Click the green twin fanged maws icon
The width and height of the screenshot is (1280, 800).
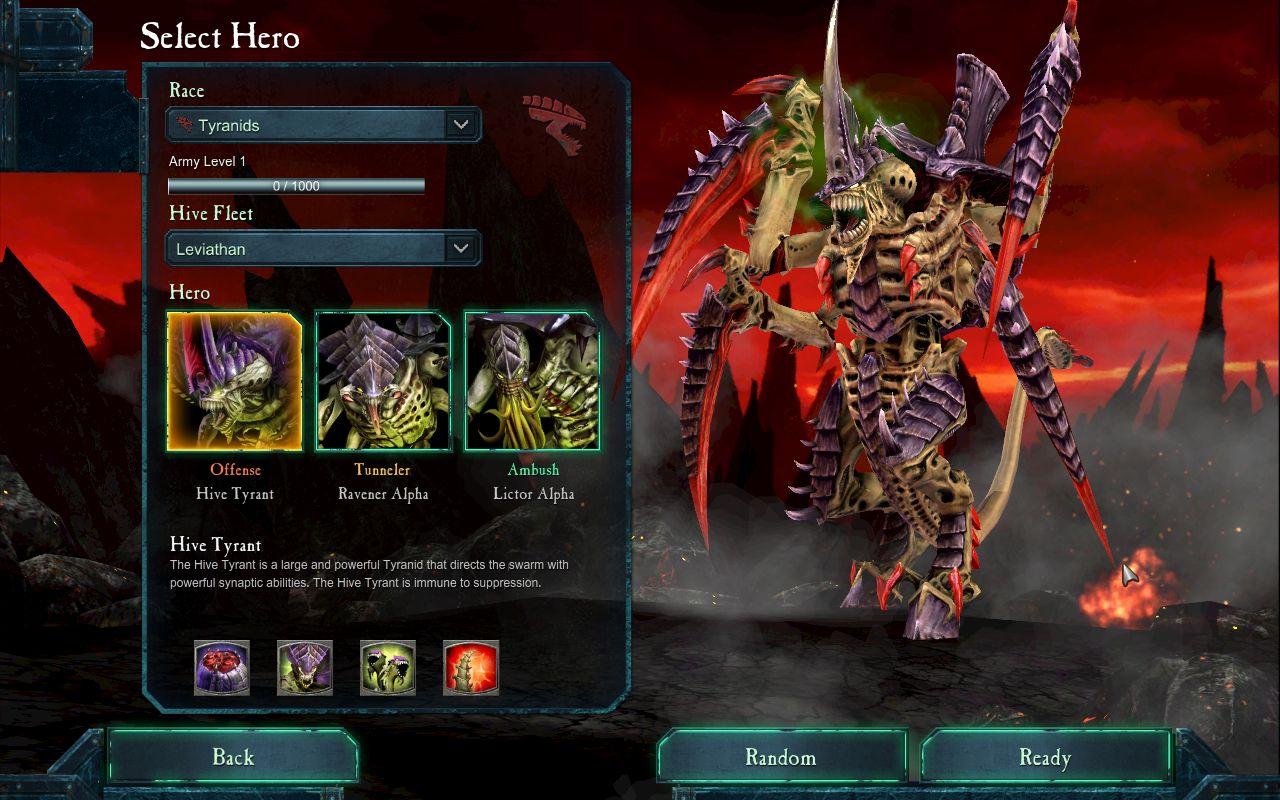(388, 668)
